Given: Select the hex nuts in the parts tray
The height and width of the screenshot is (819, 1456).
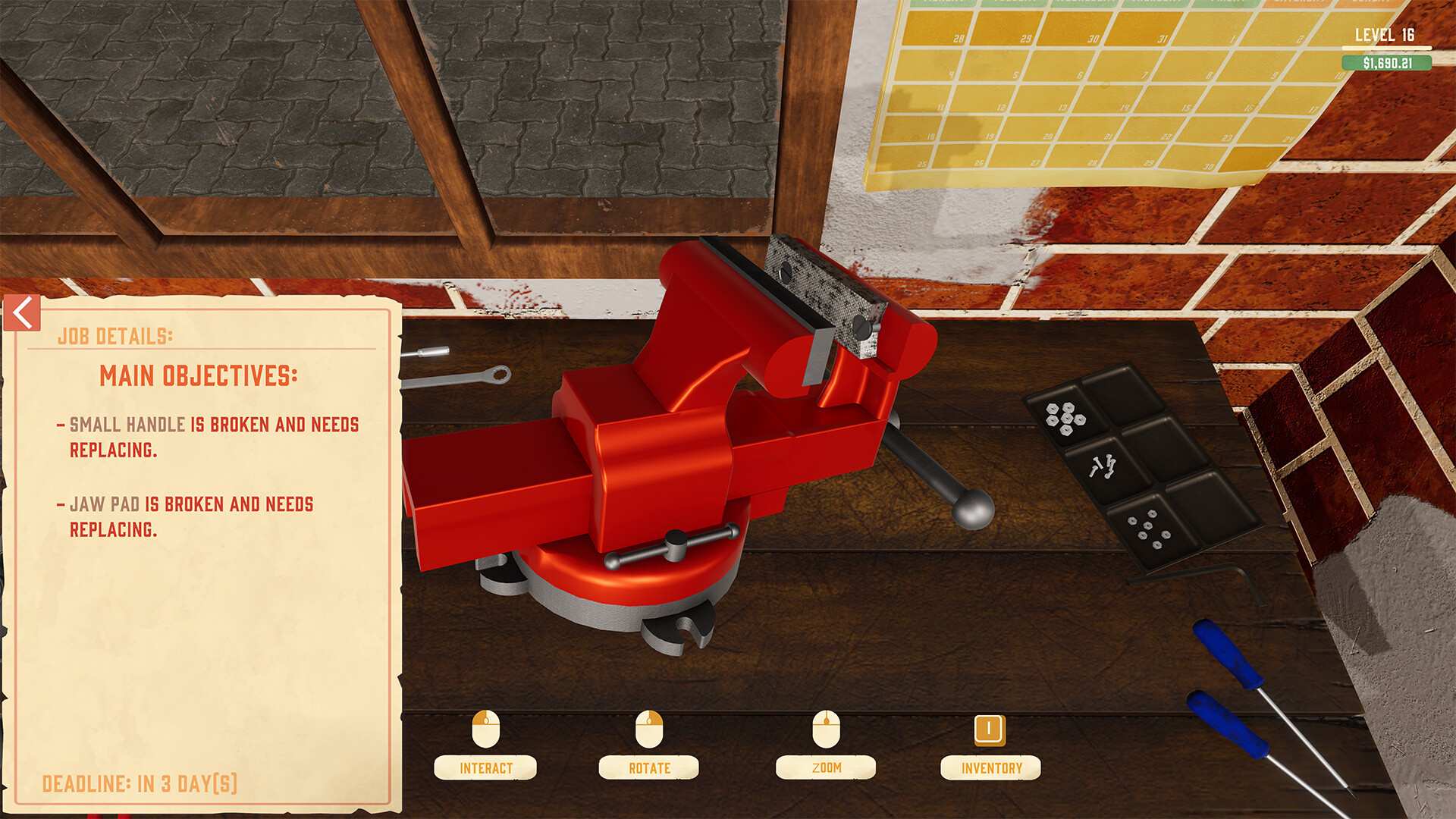Looking at the screenshot, I should [1066, 416].
